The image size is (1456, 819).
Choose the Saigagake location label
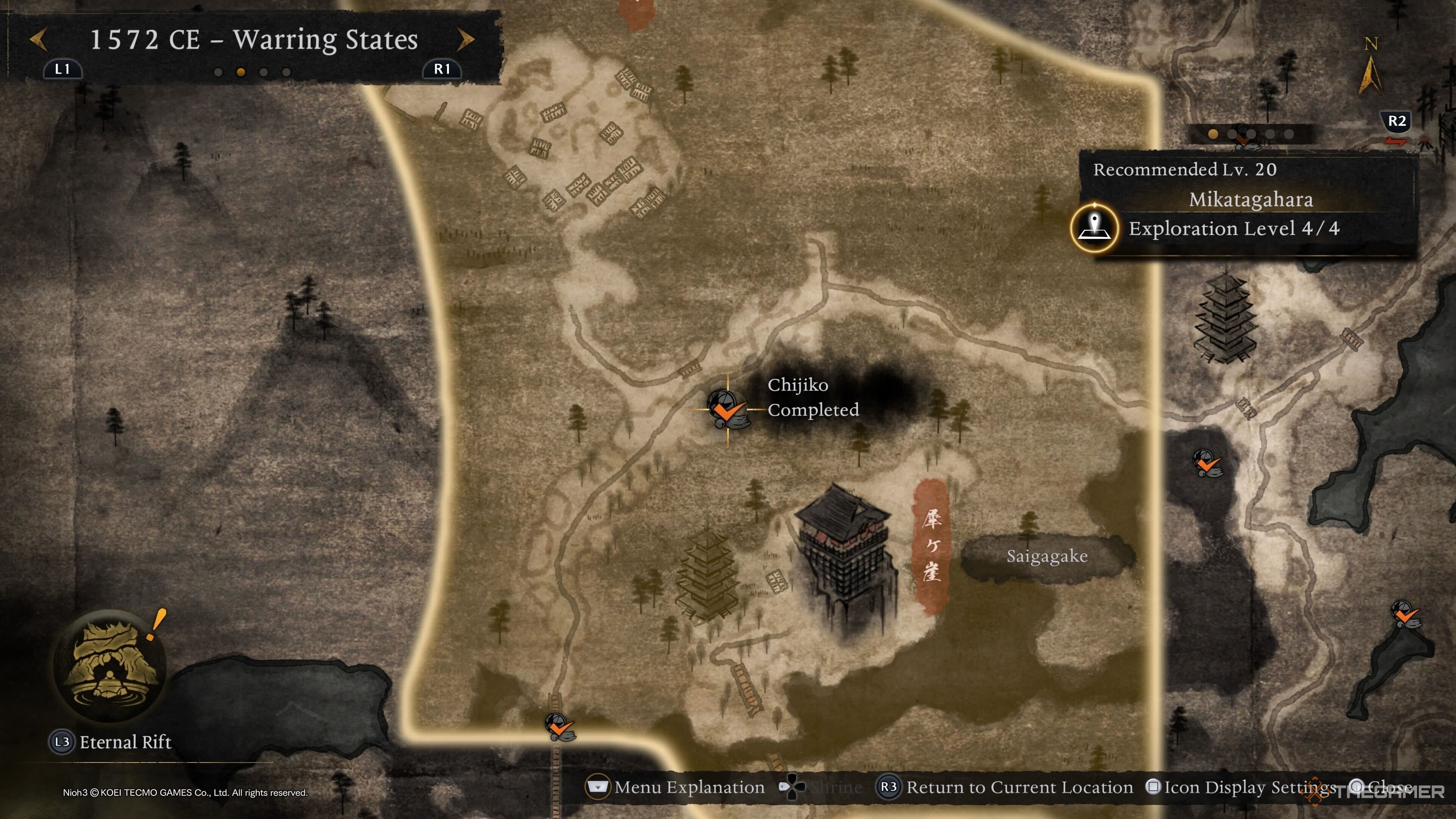click(1047, 557)
